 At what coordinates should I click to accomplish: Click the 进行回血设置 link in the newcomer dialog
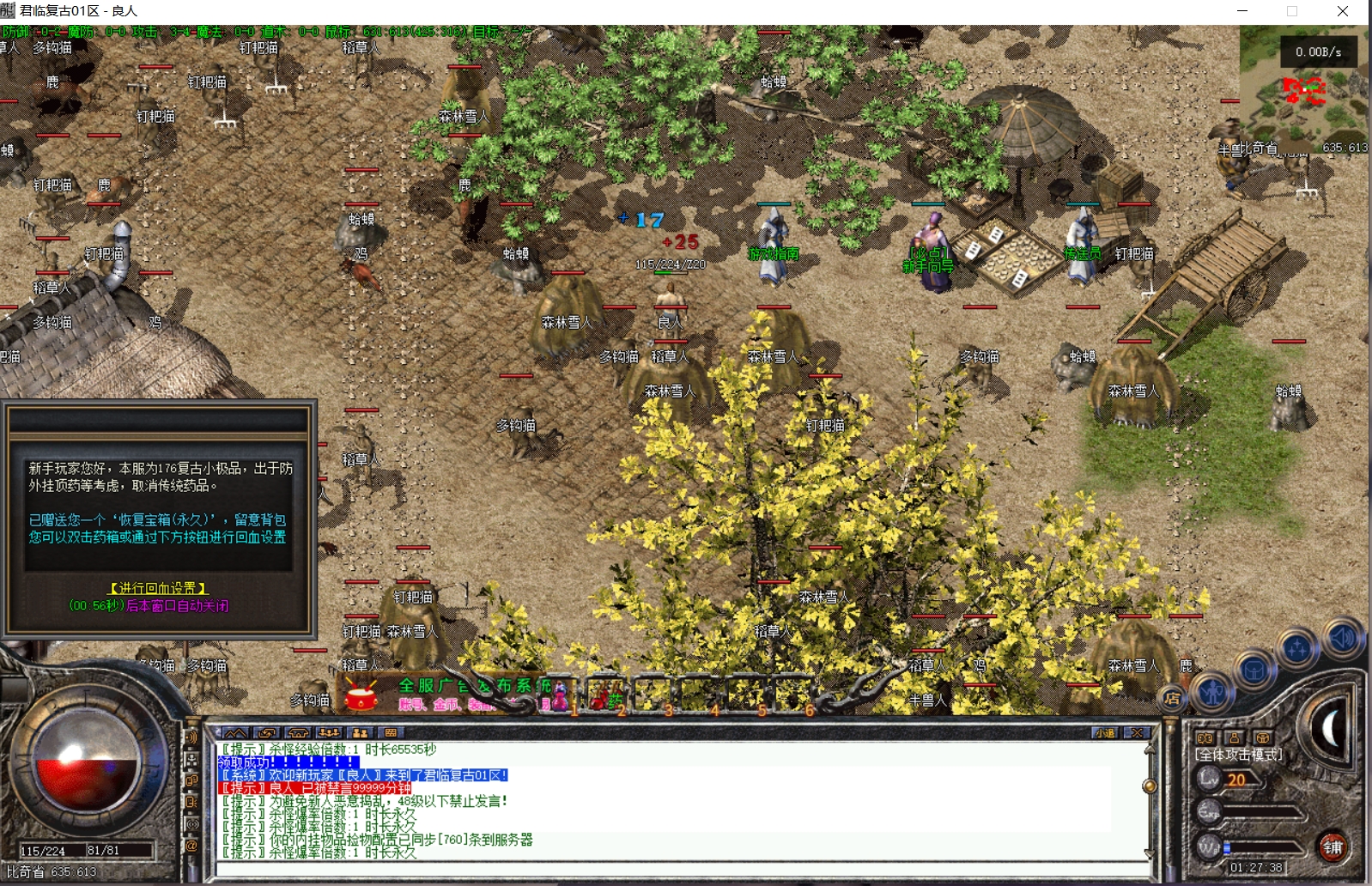[159, 588]
